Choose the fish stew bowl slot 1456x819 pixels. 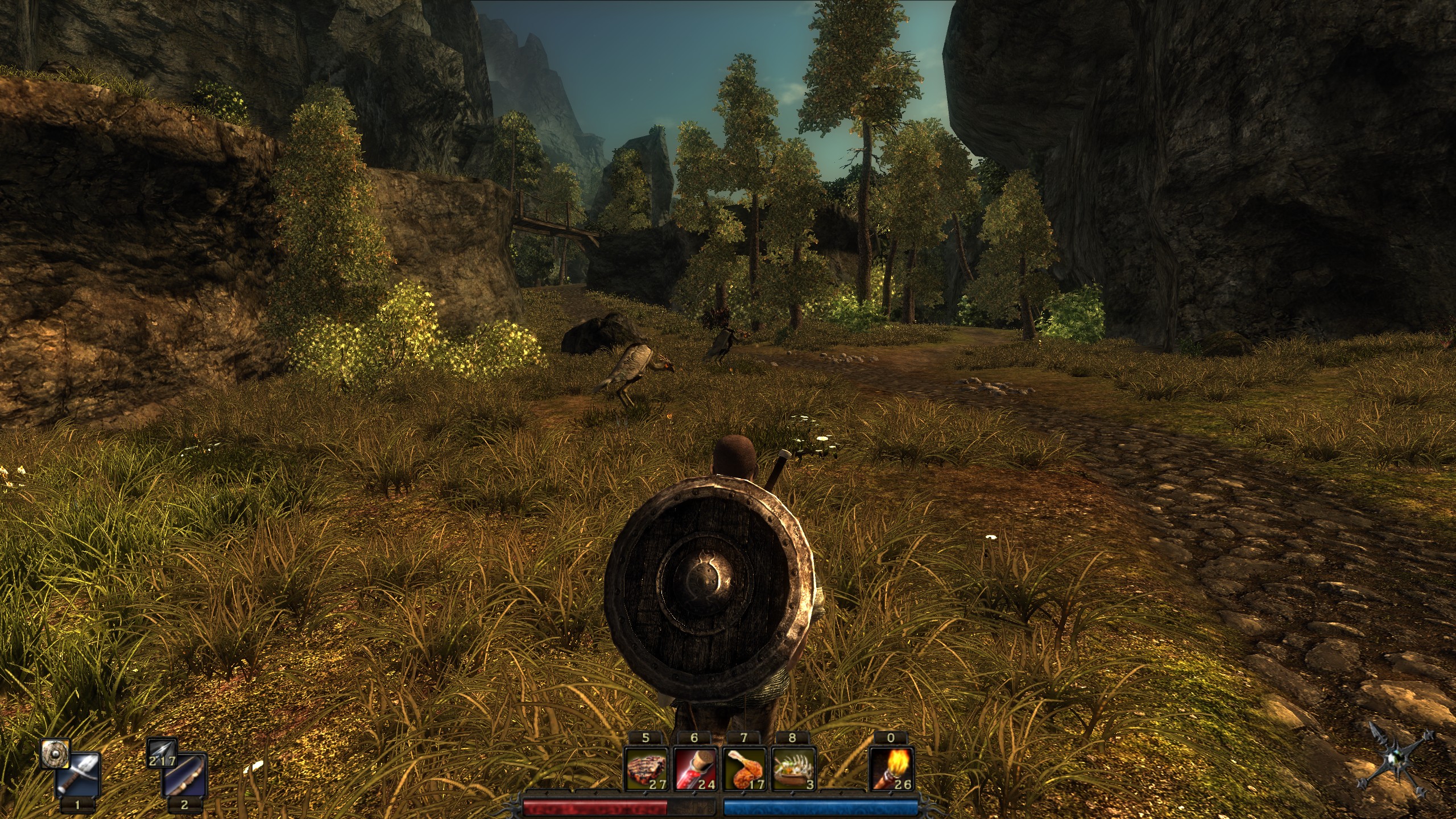click(x=793, y=770)
